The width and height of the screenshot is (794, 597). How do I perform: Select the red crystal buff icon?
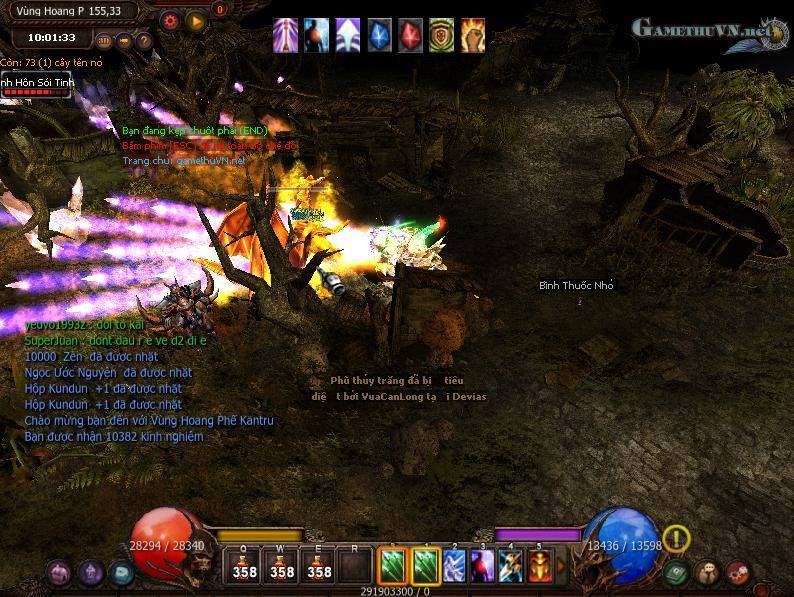click(411, 35)
